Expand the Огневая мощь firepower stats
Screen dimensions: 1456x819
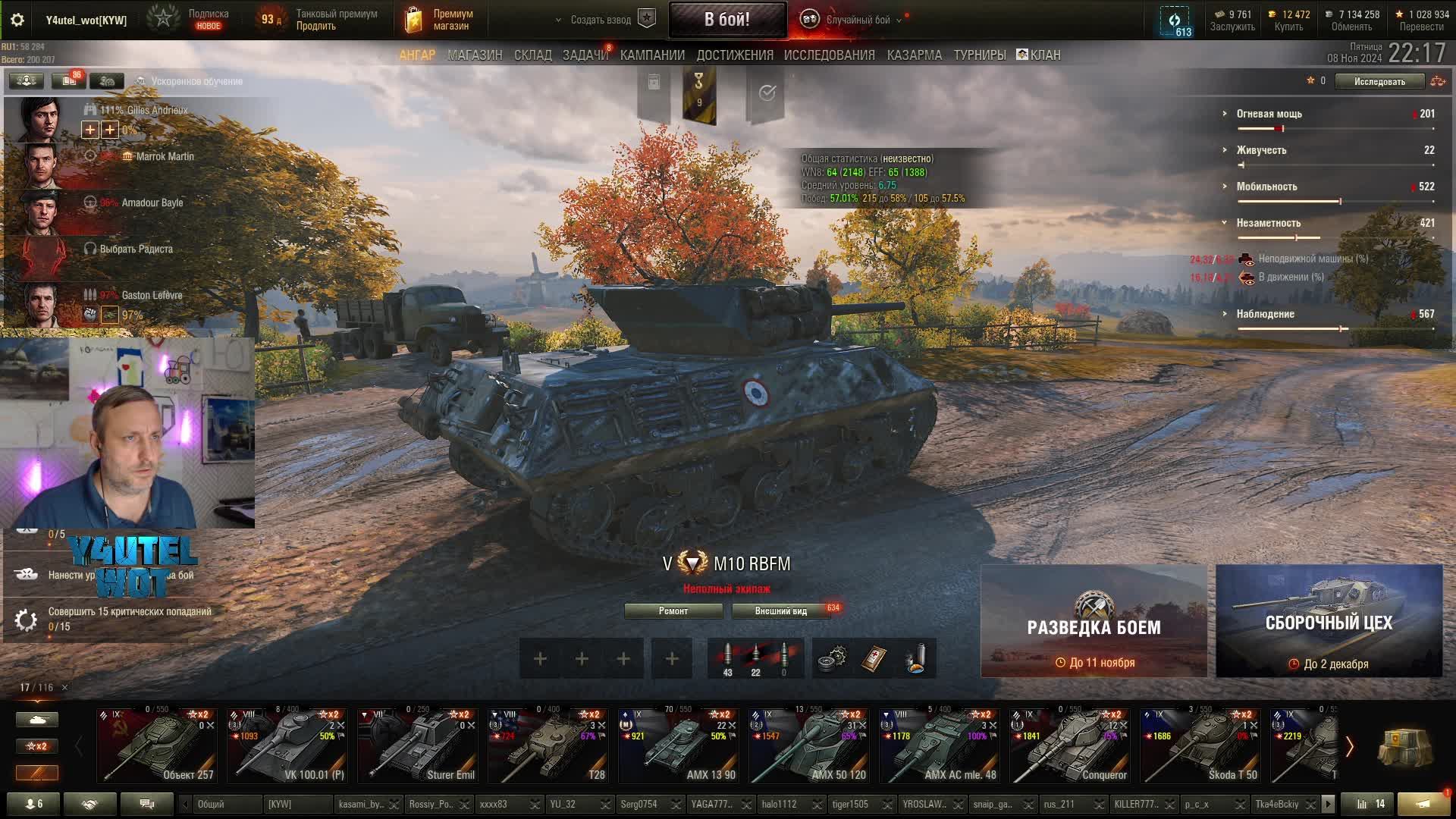[x=1269, y=114]
